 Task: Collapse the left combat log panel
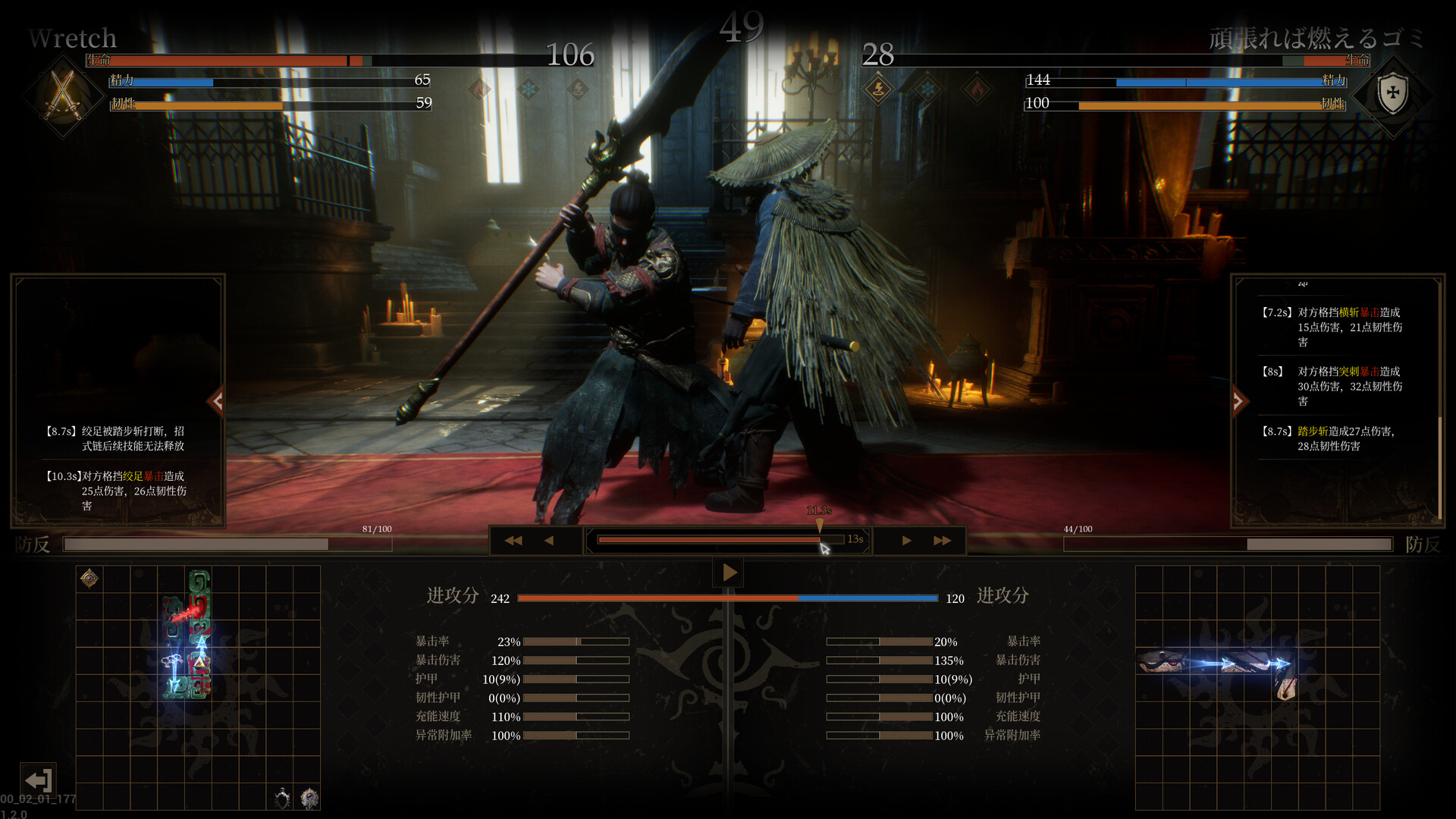point(218,401)
